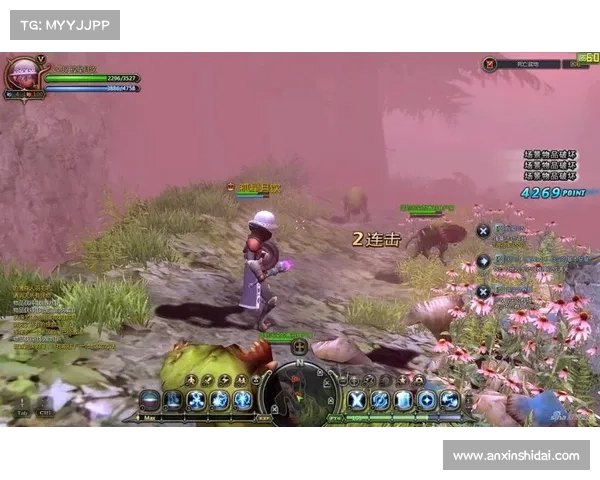
Task: Activate the white pillar-shaped skill icon
Action: (403, 400)
